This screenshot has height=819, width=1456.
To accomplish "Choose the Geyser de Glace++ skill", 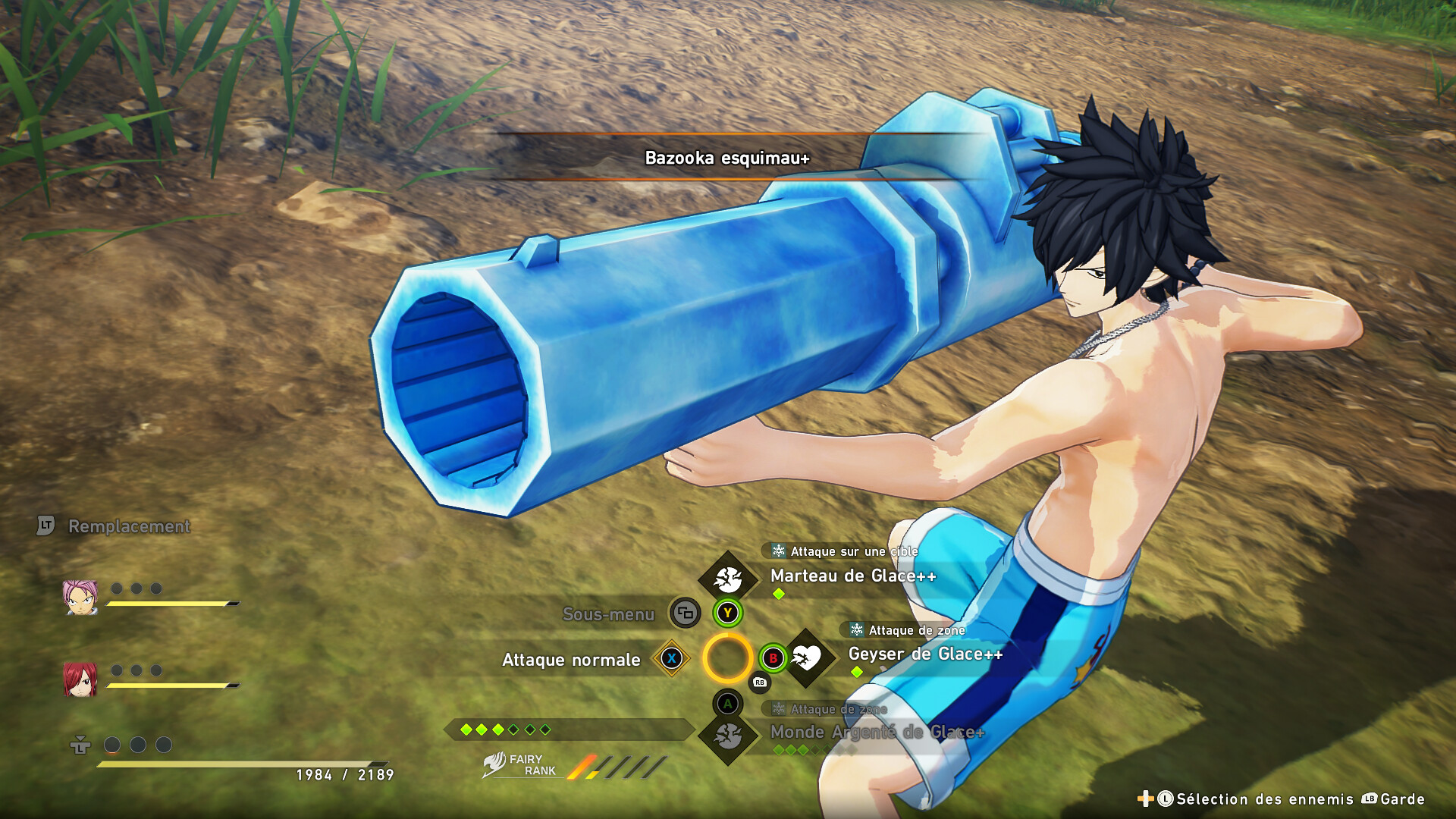I will [x=924, y=654].
